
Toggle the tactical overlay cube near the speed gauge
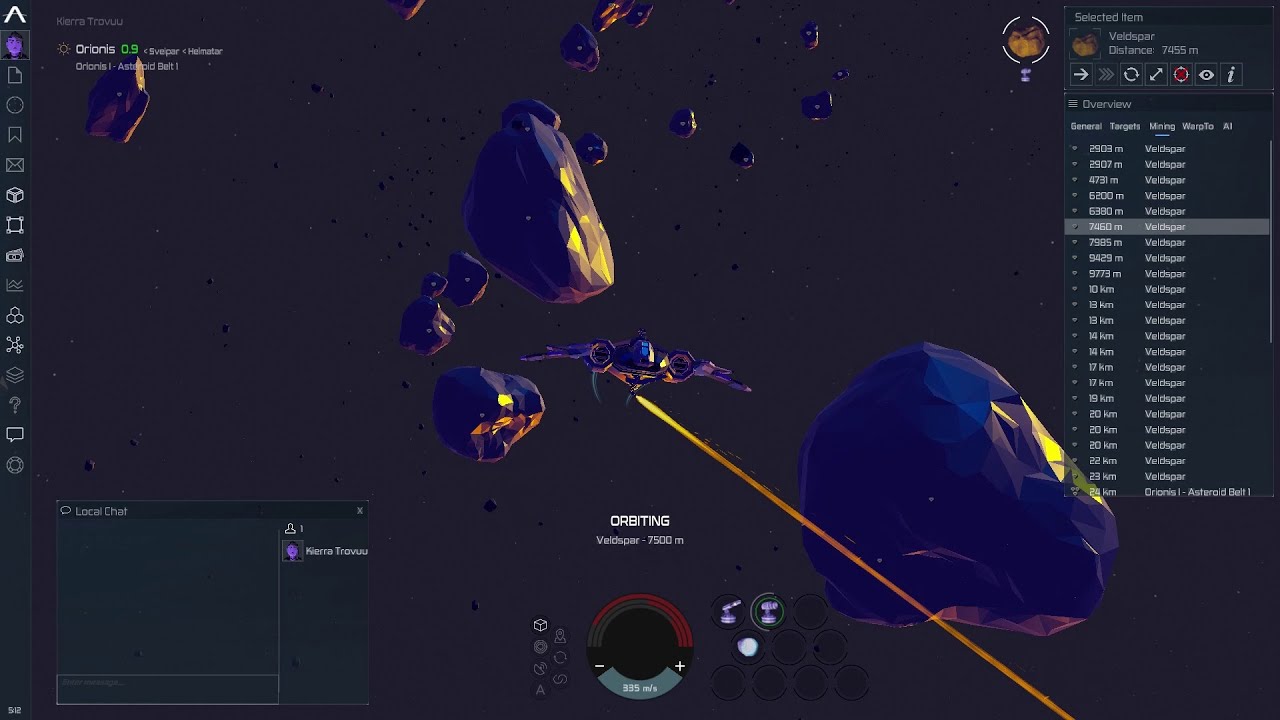(540, 622)
